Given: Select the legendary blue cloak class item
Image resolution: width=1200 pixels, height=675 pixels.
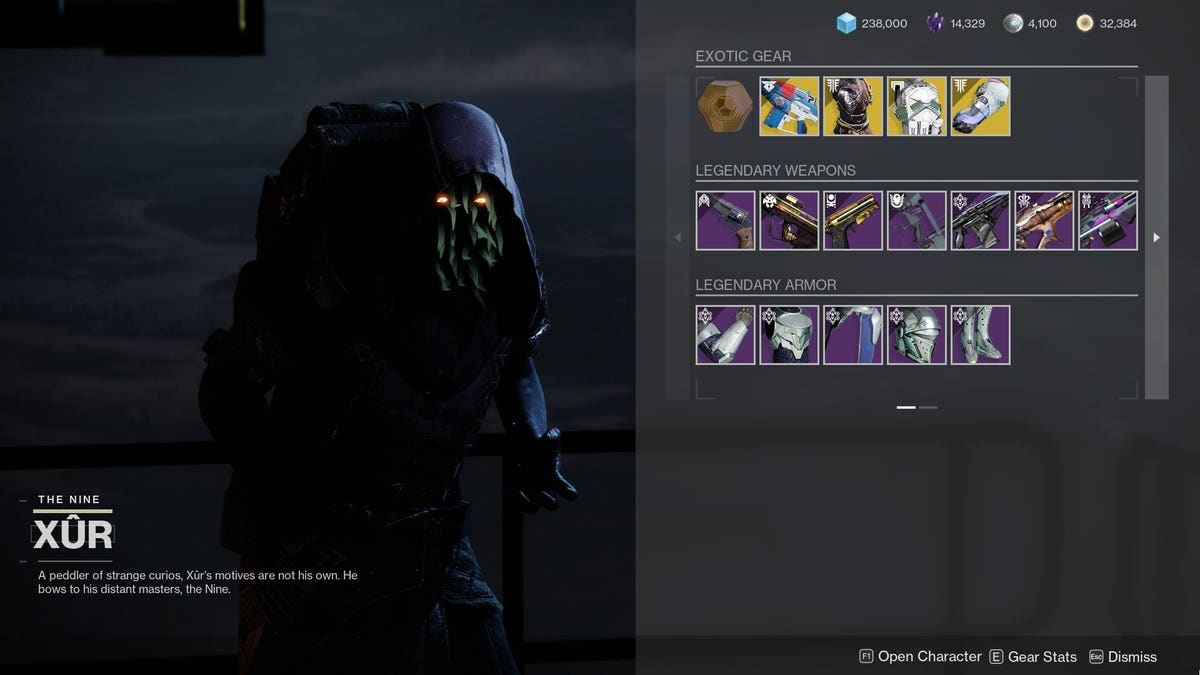Looking at the screenshot, I should [x=853, y=335].
